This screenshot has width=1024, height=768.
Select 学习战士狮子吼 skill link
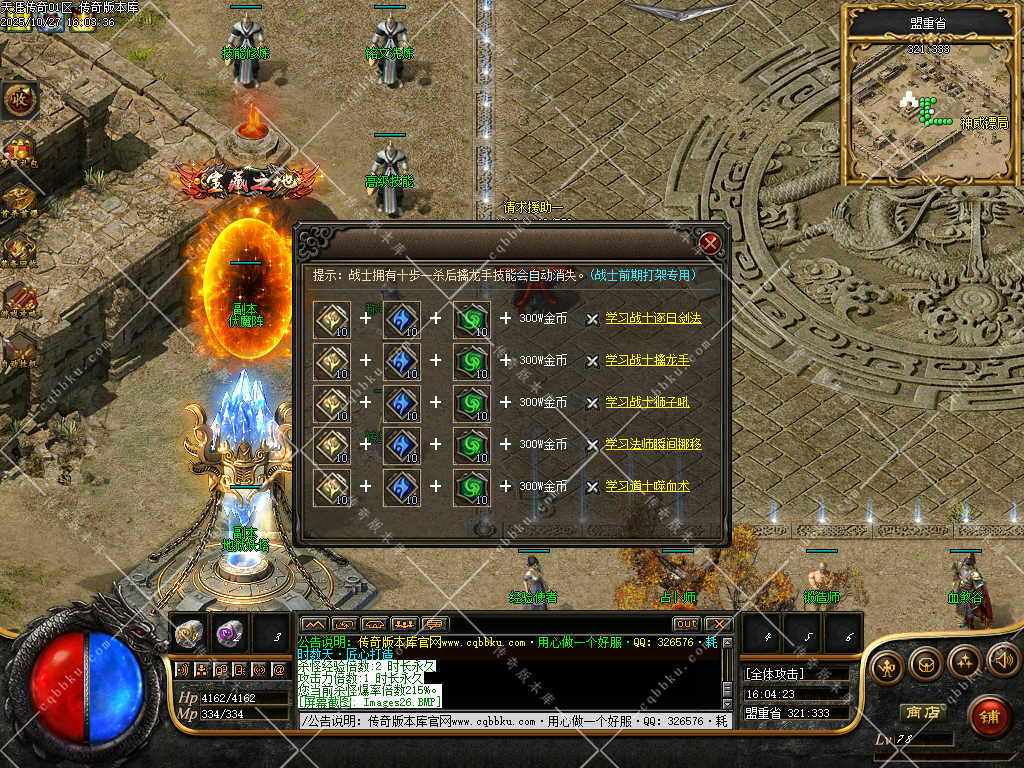pyautogui.click(x=647, y=402)
